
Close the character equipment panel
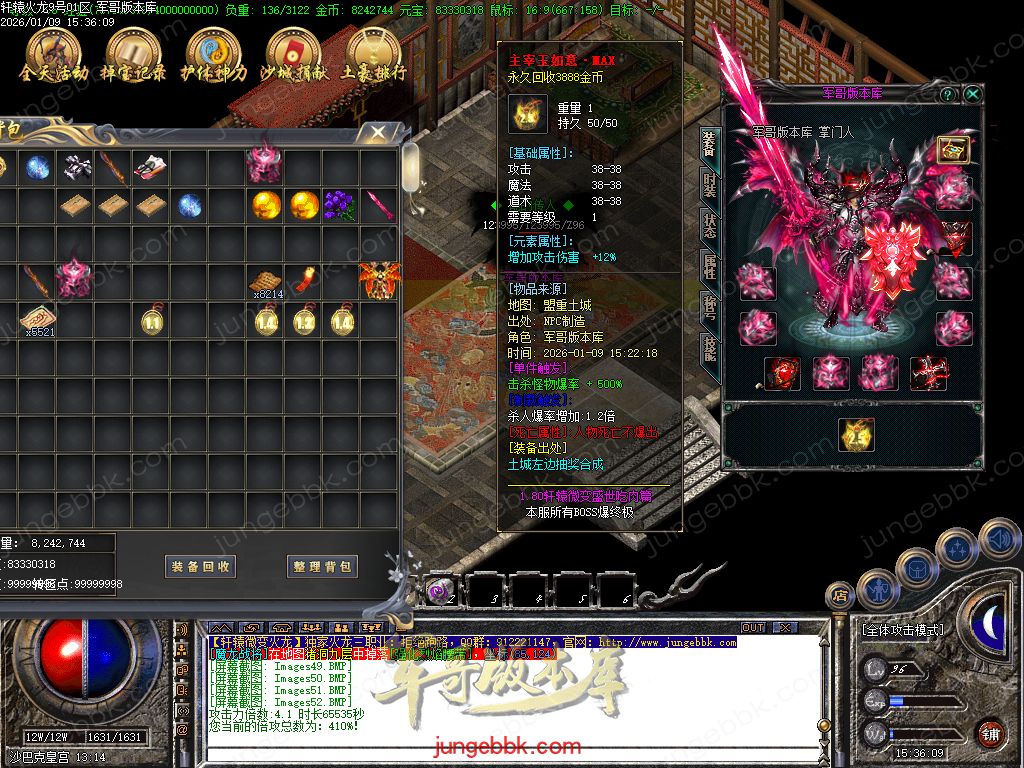(972, 94)
